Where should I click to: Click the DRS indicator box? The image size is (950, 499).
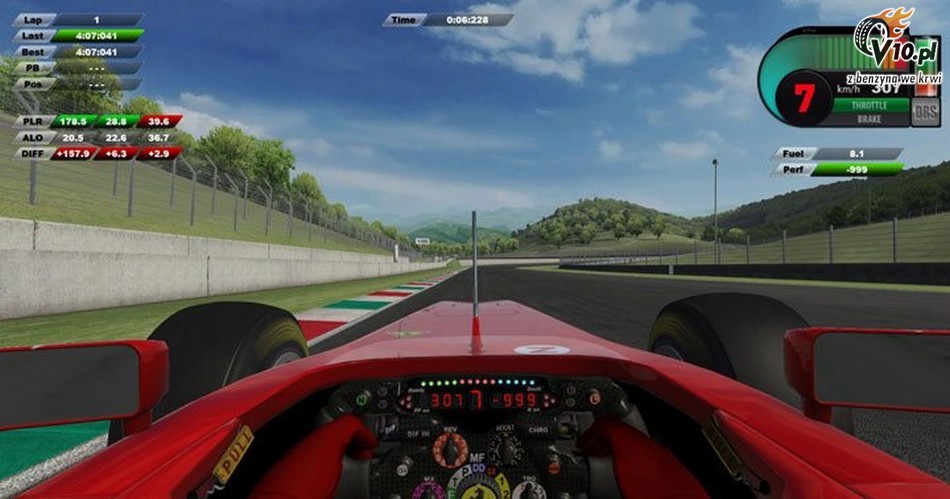(926, 111)
